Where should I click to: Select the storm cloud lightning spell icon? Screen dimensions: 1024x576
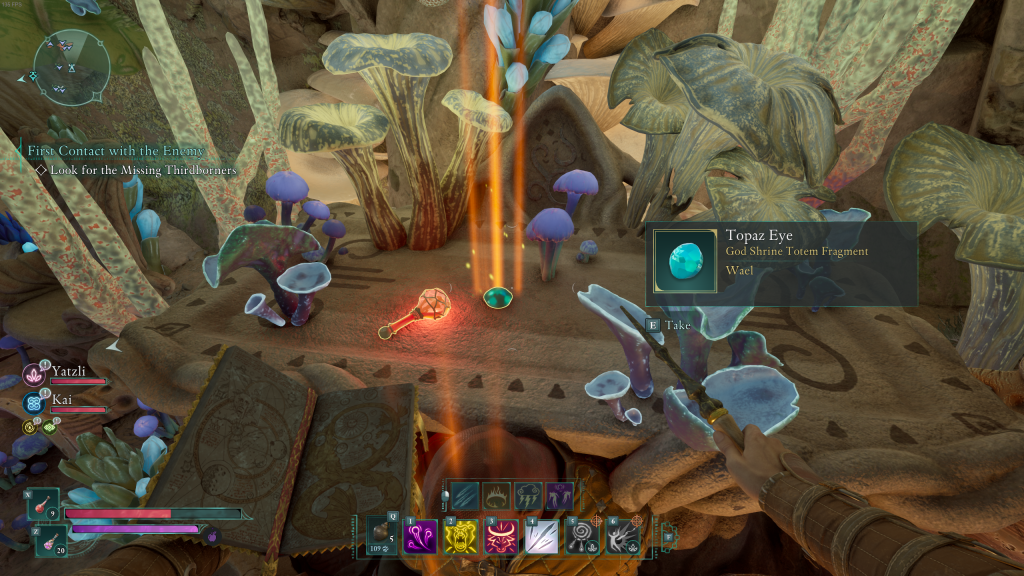click(x=529, y=496)
